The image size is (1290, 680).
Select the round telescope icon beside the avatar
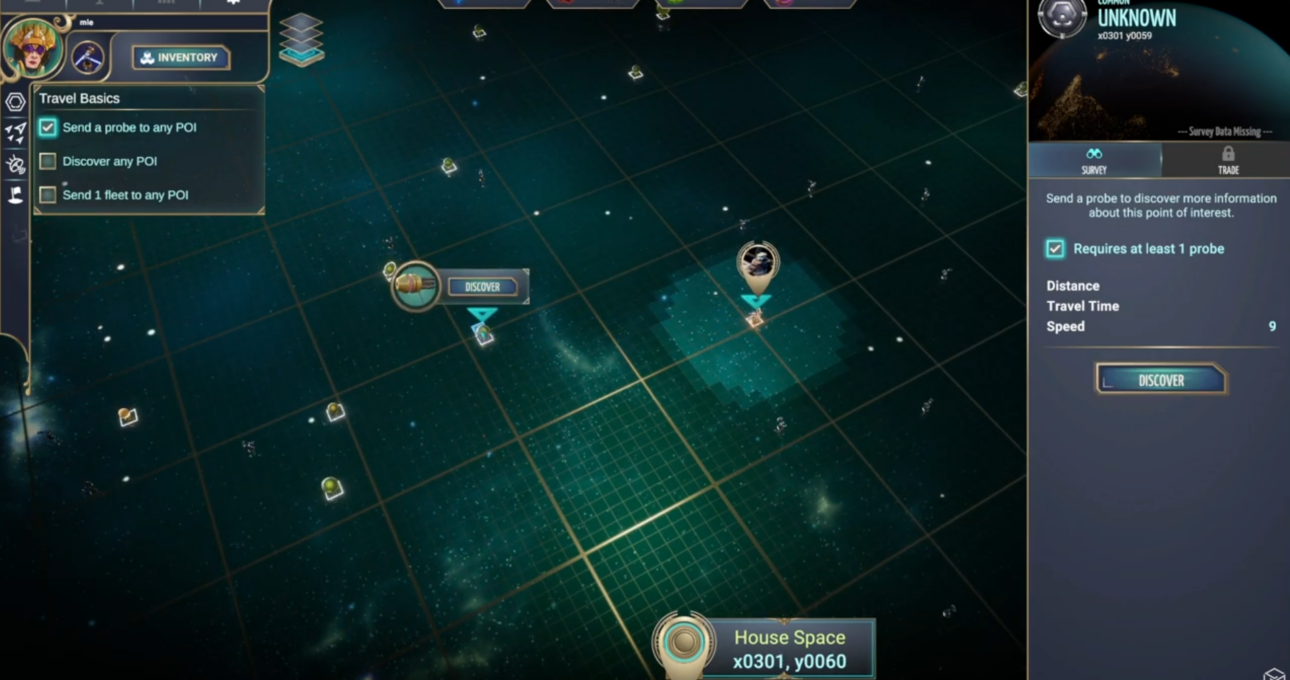click(x=88, y=57)
